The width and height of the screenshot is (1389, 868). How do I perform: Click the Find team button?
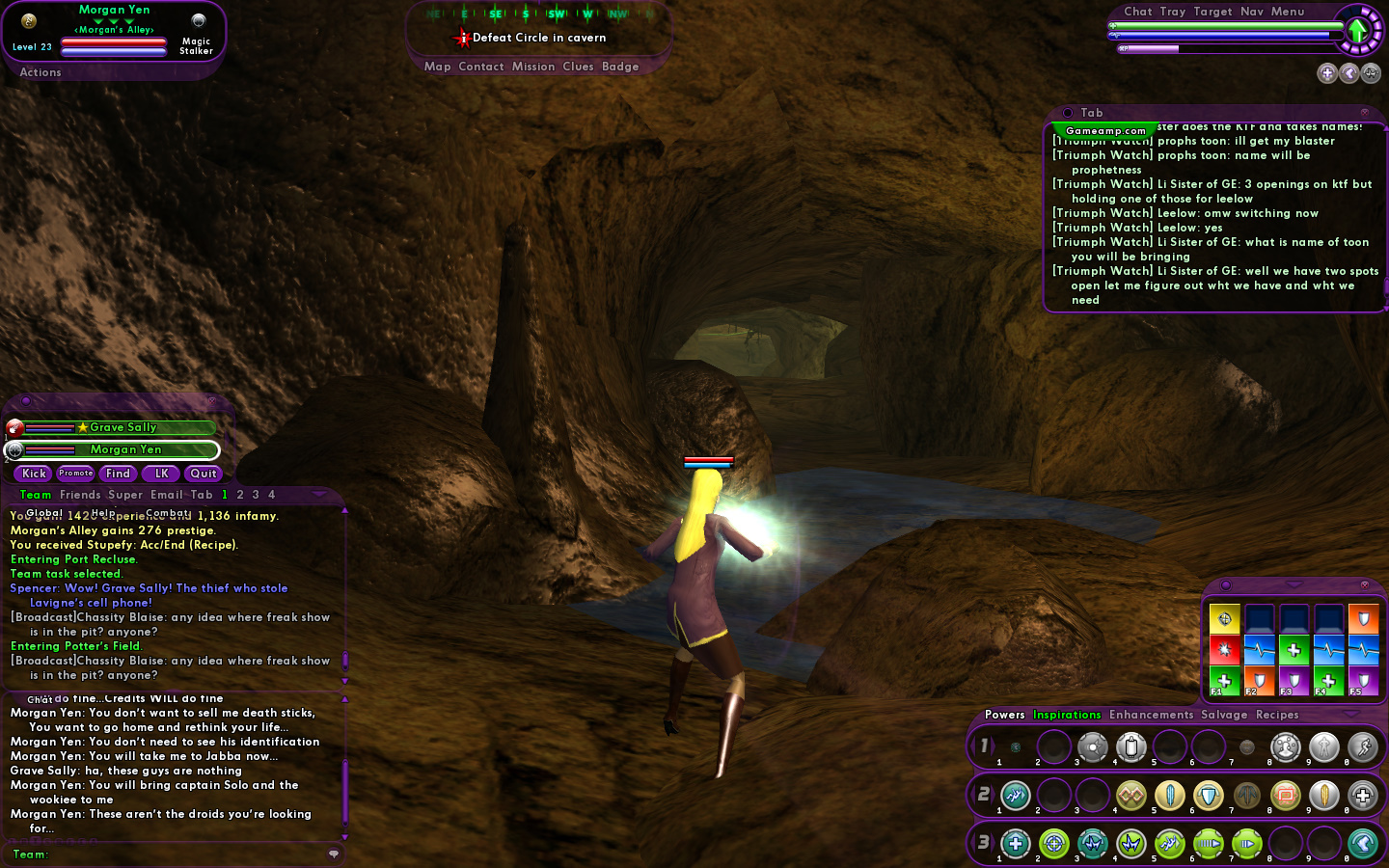118,474
